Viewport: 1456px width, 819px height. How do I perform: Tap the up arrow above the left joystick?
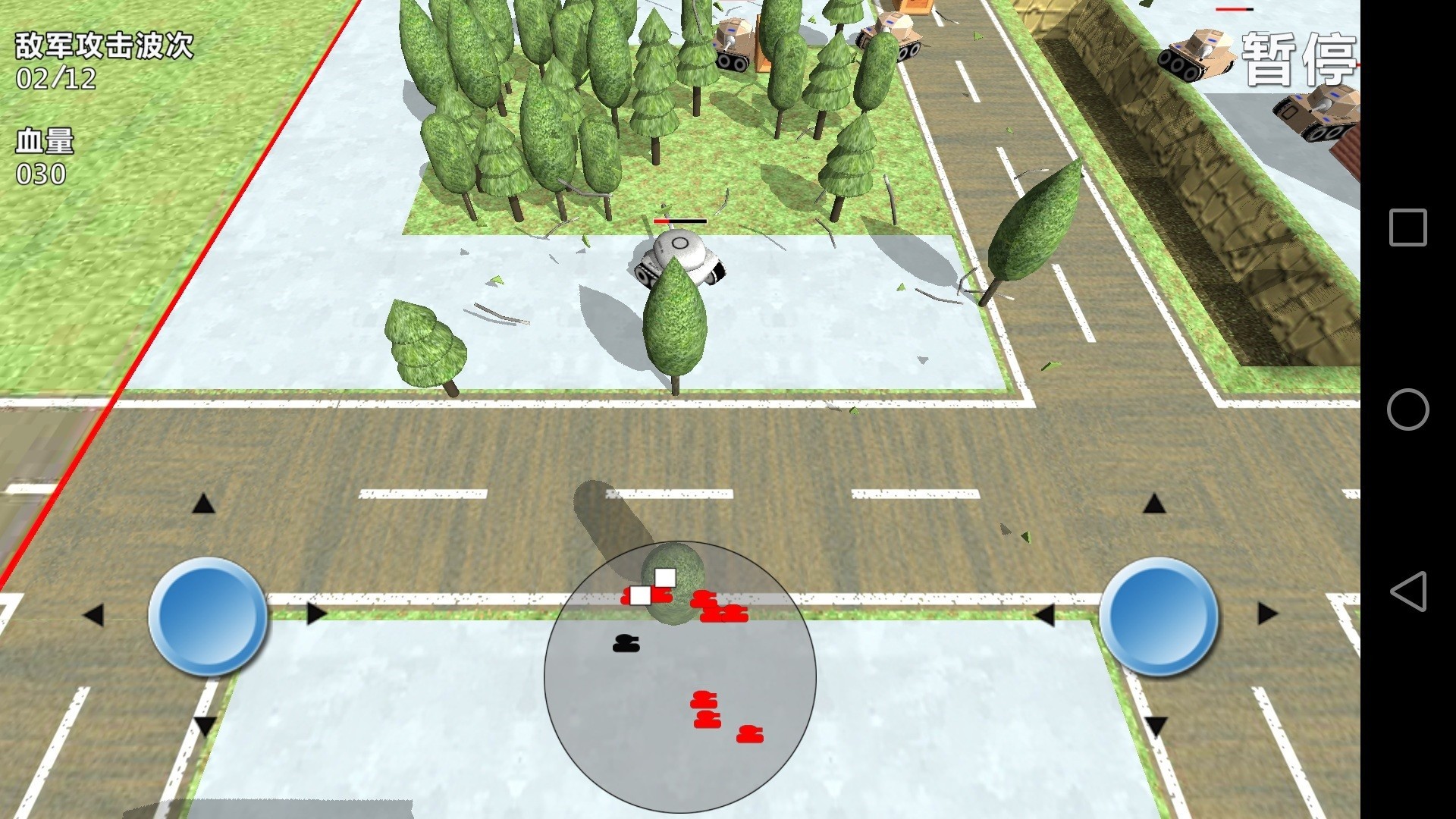[x=203, y=504]
